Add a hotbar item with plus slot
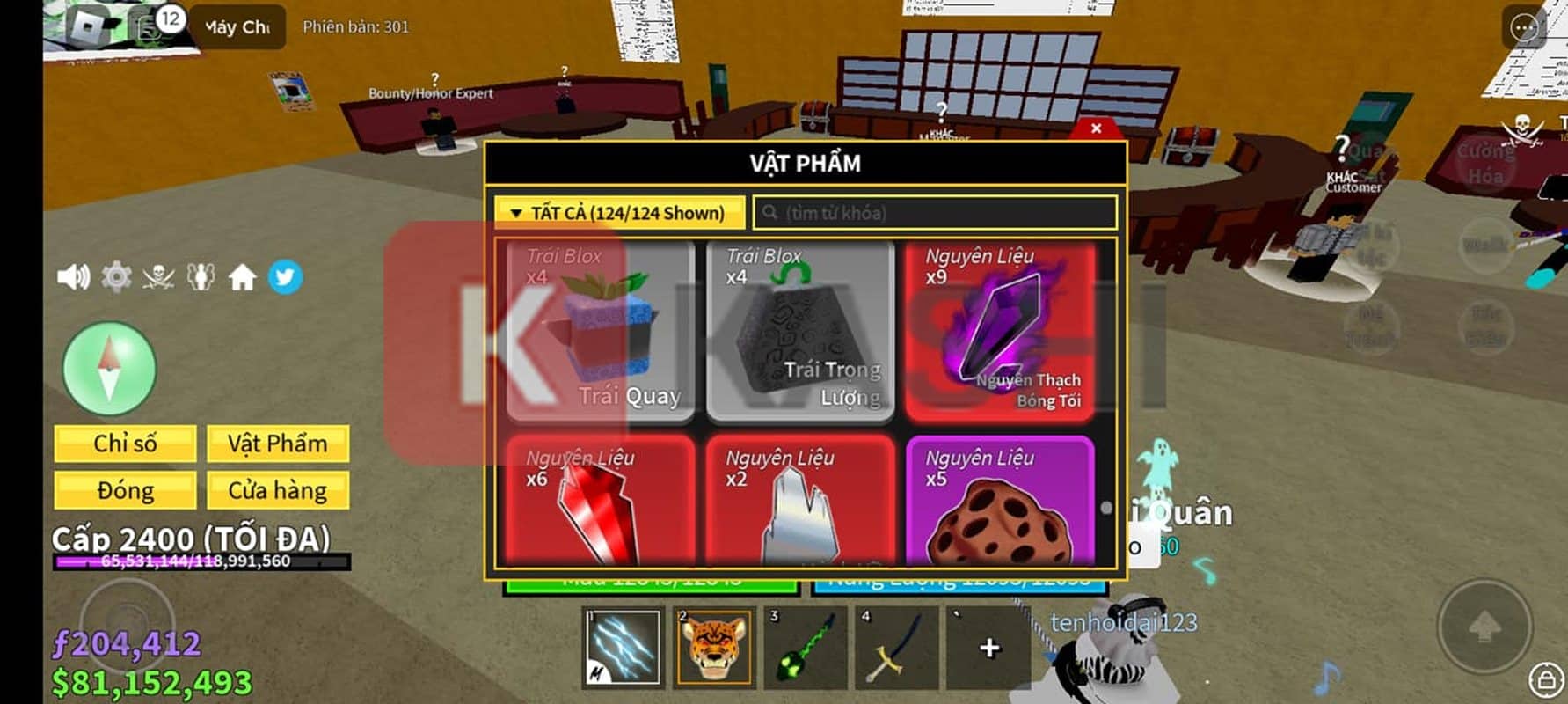Screen dimensions: 1568x704 pyautogui.click(x=989, y=649)
